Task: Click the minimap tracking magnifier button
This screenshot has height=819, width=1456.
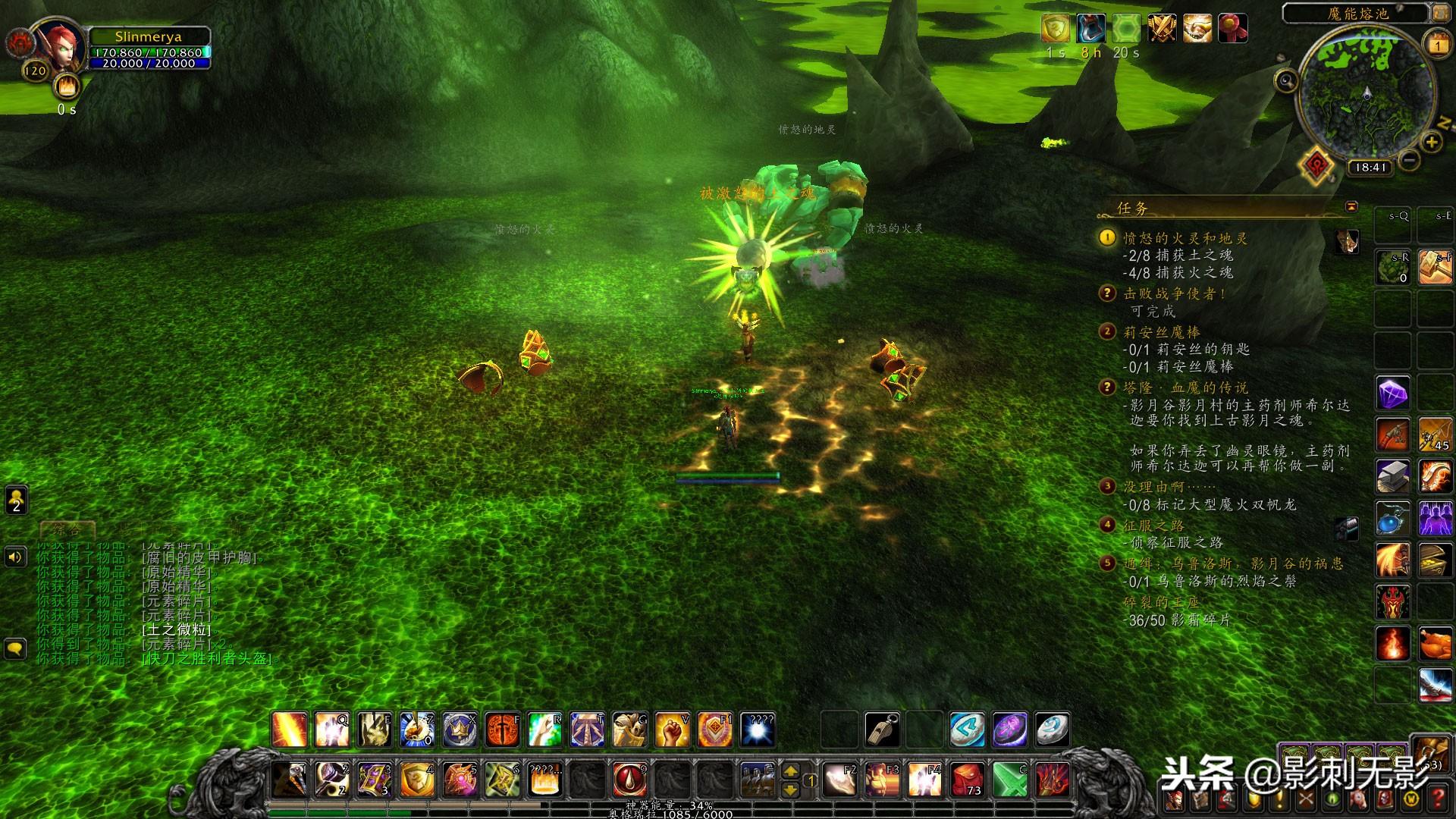Action: point(1286,80)
